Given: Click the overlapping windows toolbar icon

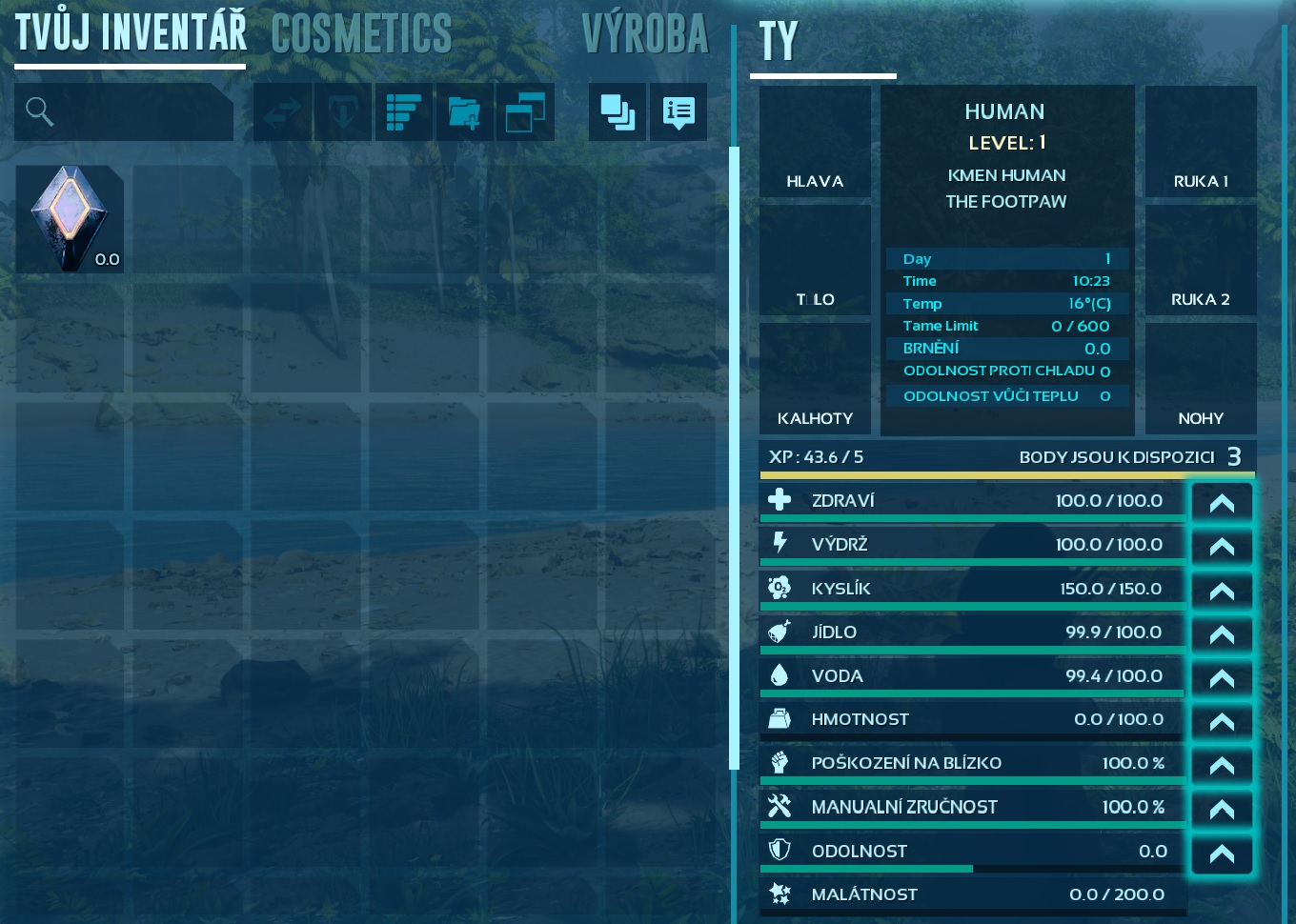Looking at the screenshot, I should point(524,112).
